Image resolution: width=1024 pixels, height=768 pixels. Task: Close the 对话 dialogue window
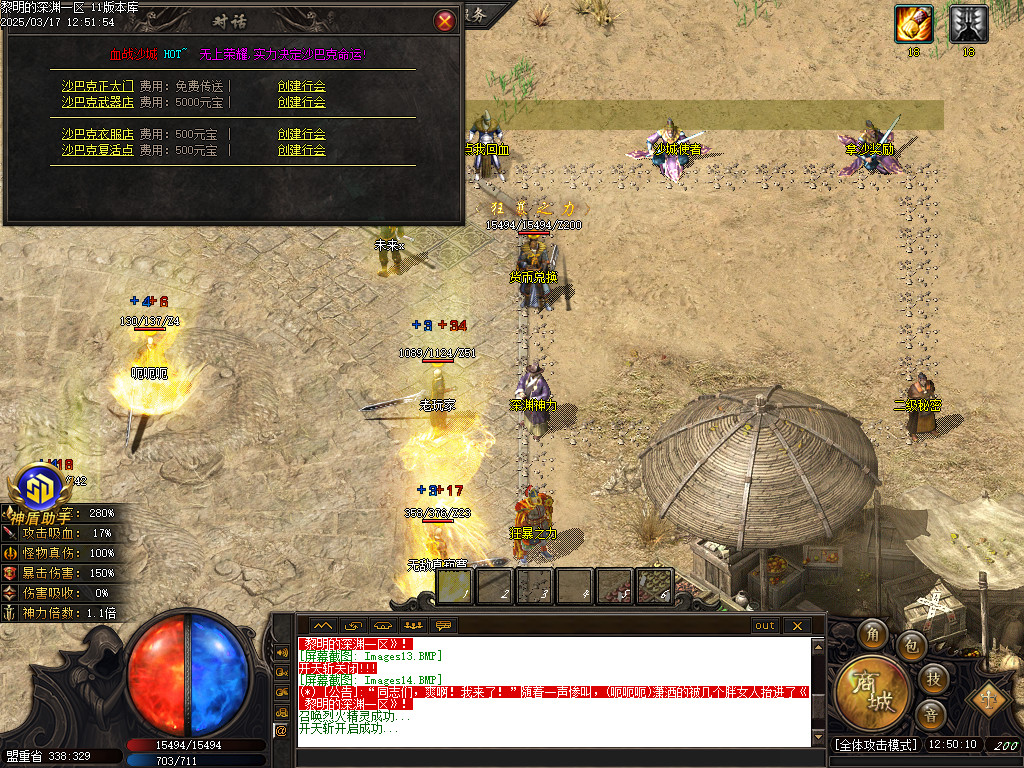pyautogui.click(x=445, y=20)
